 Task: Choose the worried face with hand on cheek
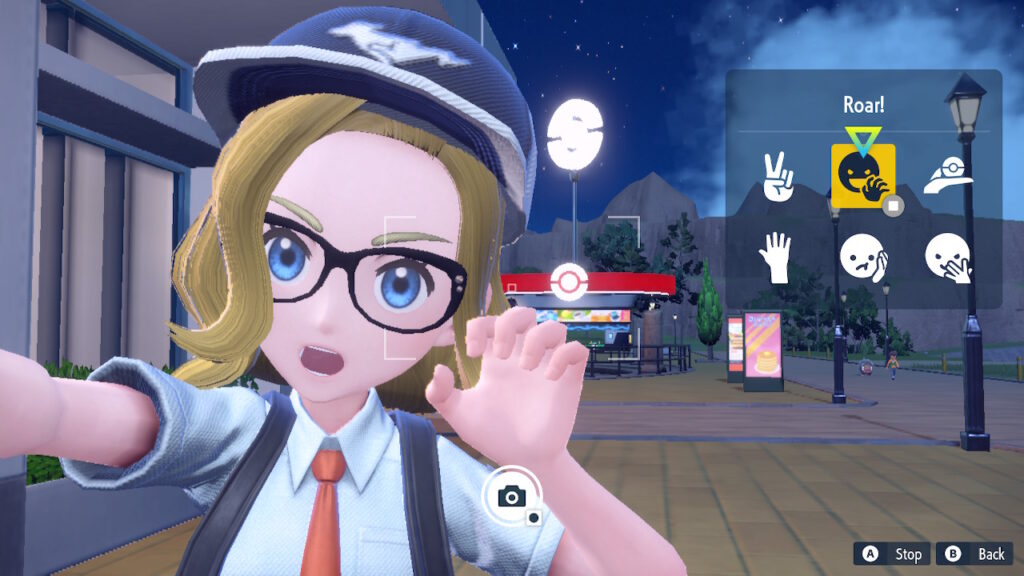tap(863, 258)
